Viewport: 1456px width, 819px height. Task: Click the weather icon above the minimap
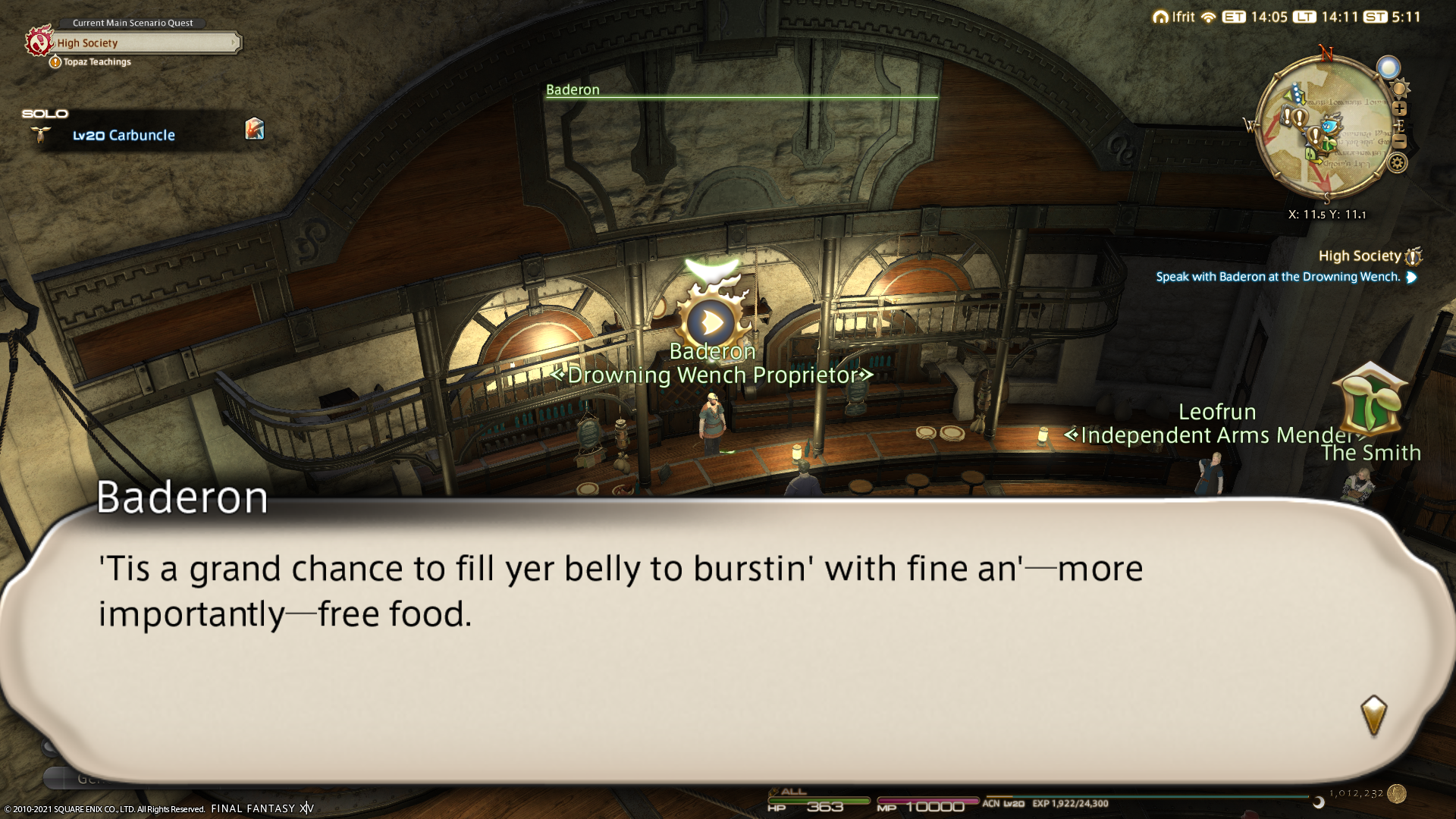pos(1389,67)
